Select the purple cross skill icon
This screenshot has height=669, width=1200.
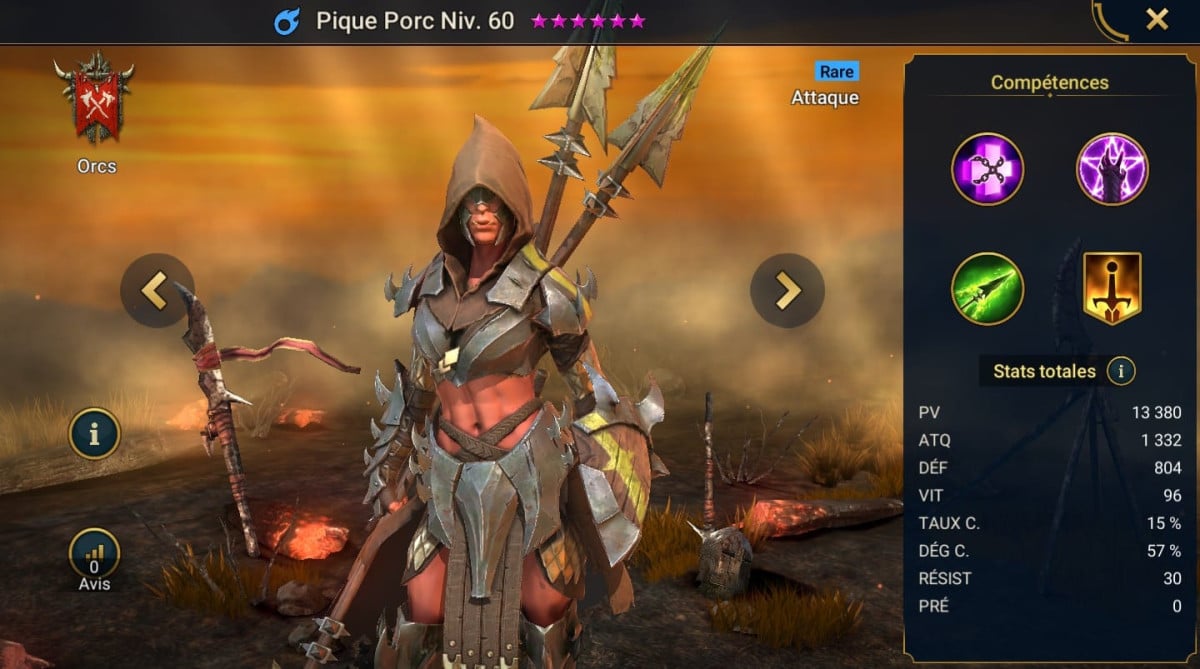point(987,168)
